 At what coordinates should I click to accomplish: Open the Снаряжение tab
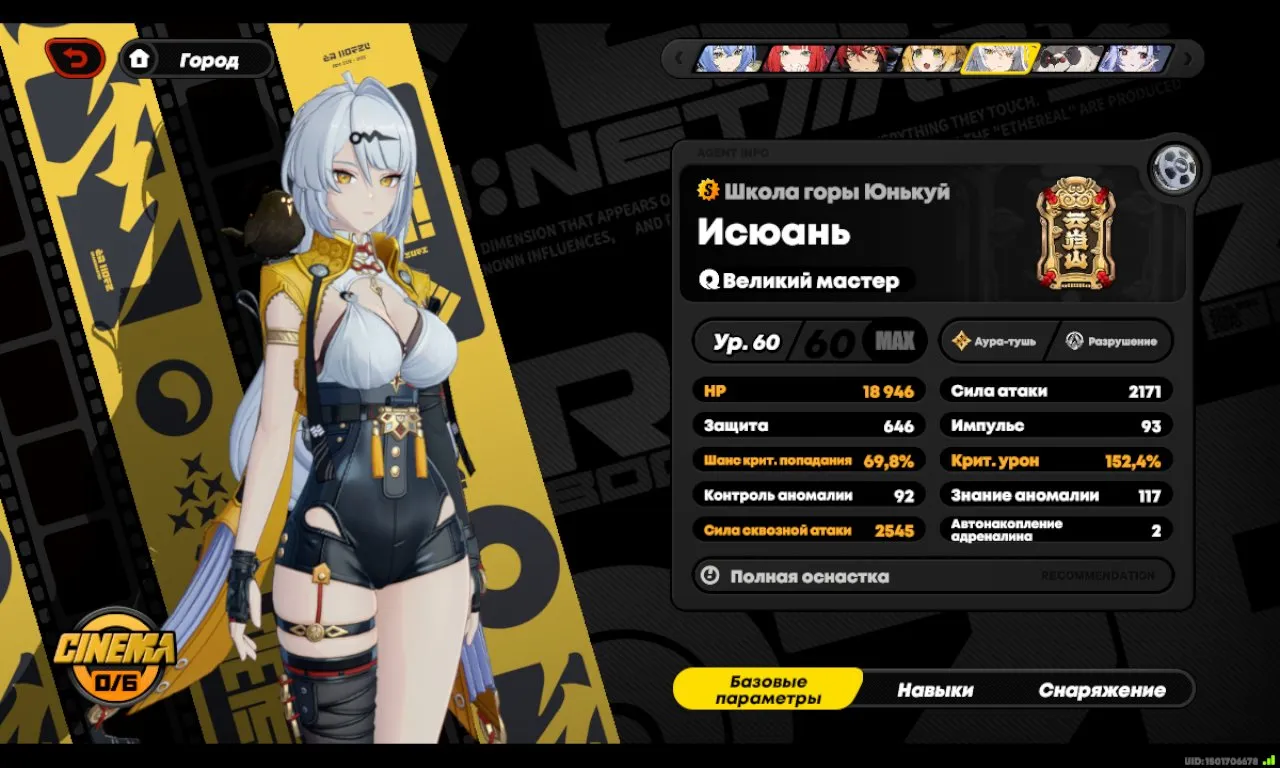[x=1104, y=689]
